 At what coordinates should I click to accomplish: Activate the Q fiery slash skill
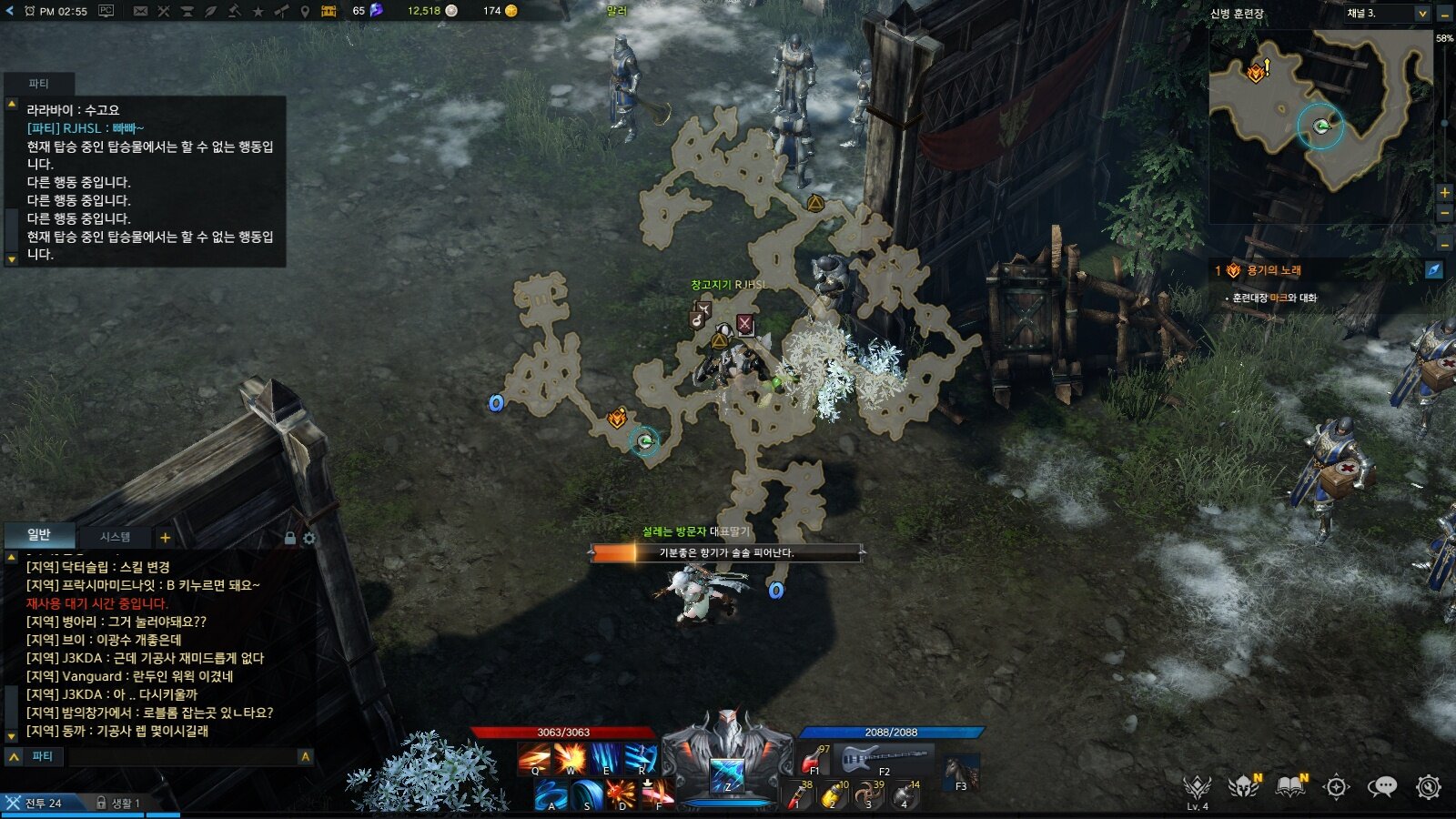[x=534, y=758]
